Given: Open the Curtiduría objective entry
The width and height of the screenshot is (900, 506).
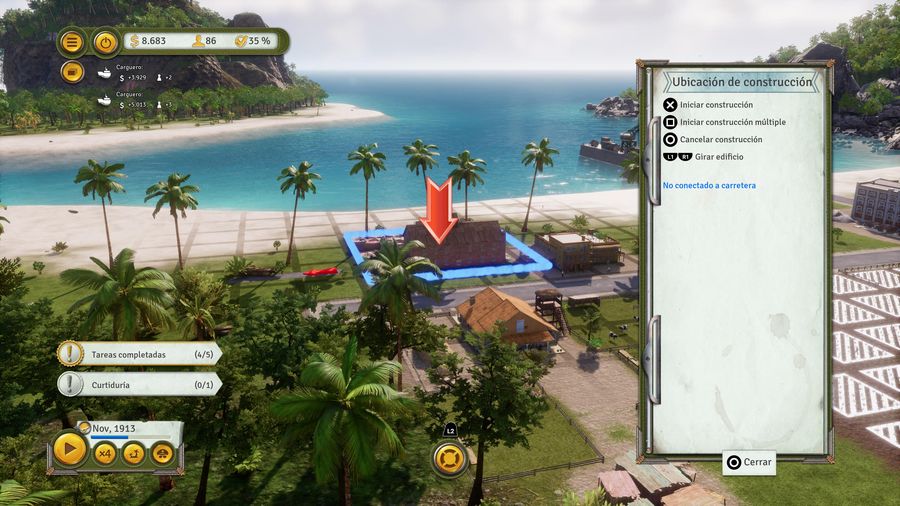Looking at the screenshot, I should [140, 384].
